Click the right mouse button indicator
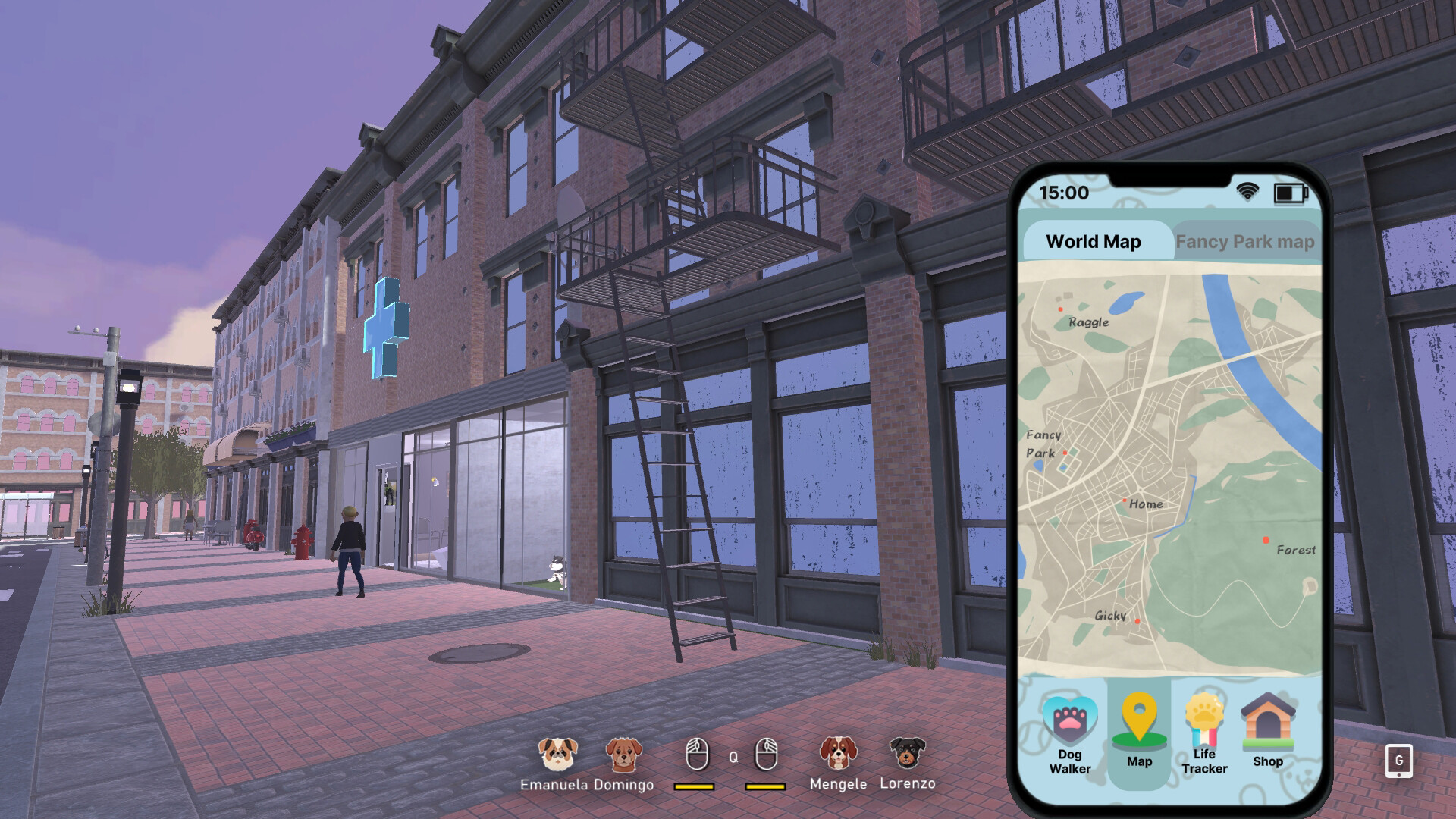 pyautogui.click(x=766, y=755)
